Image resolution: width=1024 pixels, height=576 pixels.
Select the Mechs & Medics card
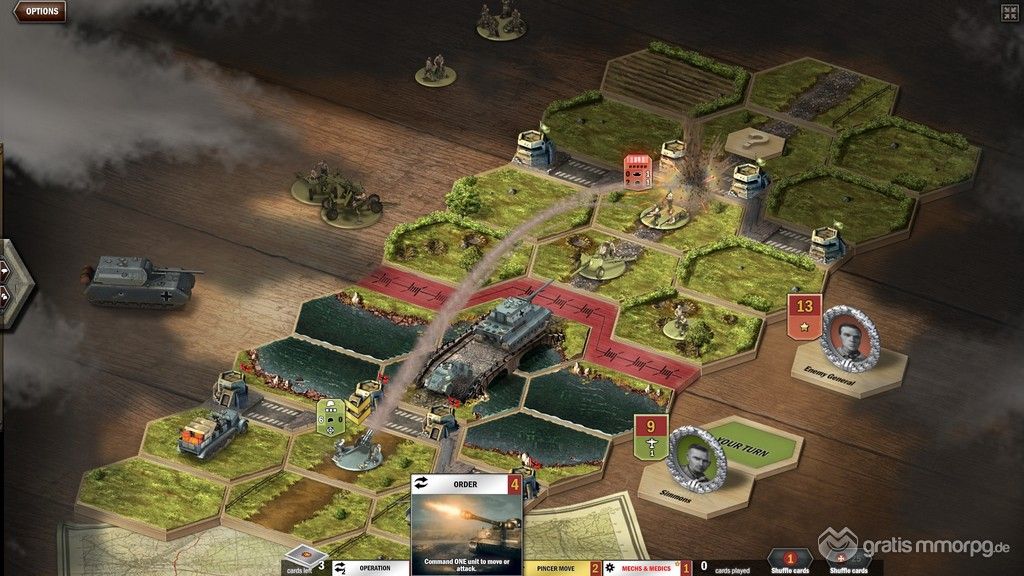(646, 568)
